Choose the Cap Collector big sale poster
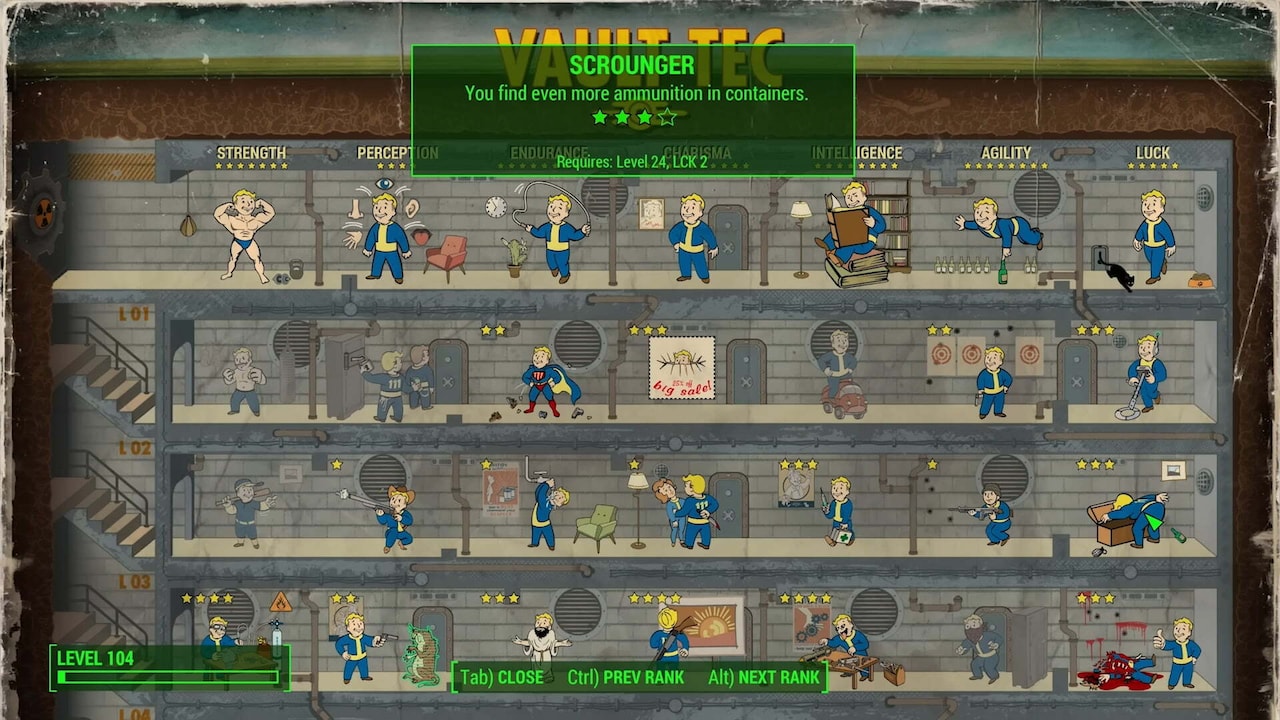This screenshot has width=1280, height=720. tap(682, 367)
